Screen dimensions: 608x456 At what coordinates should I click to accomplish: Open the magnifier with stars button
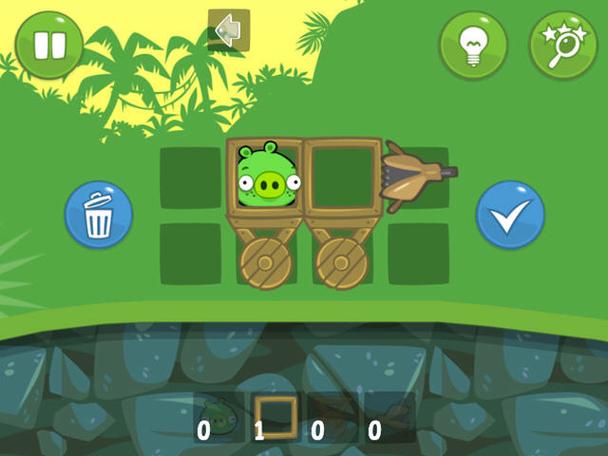[x=563, y=46]
